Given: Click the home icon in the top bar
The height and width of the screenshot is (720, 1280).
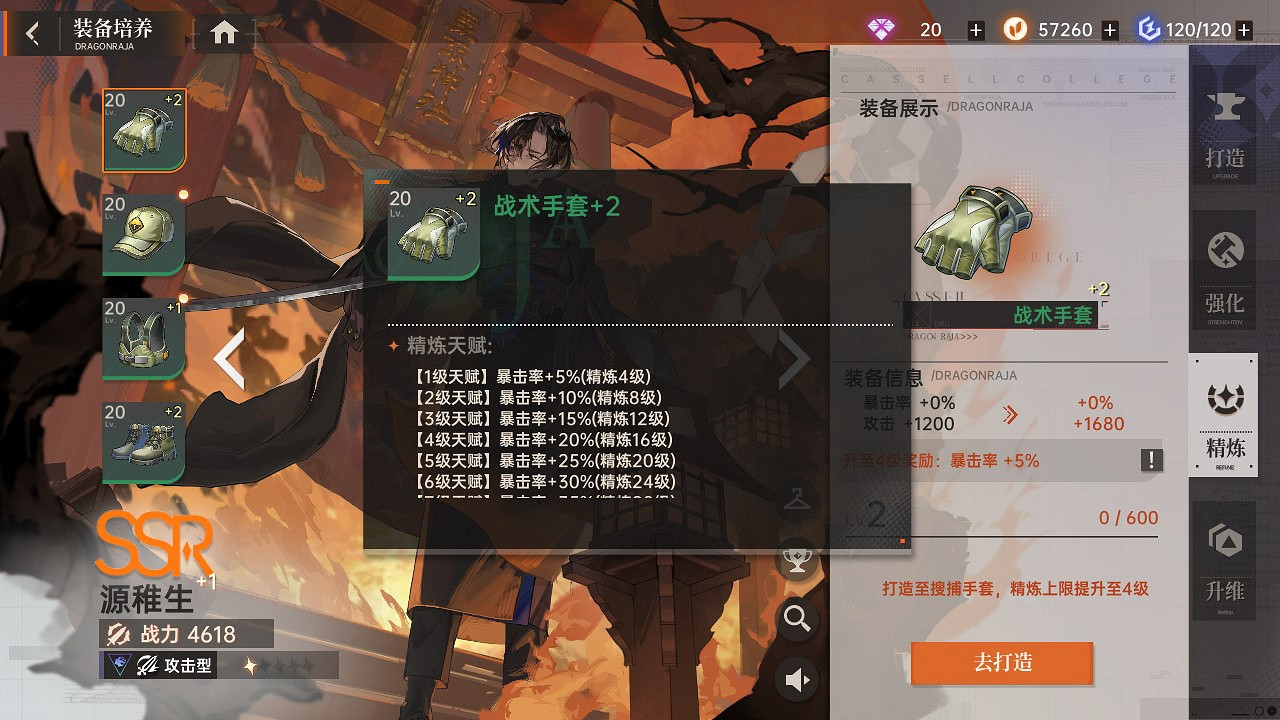Looking at the screenshot, I should coord(222,31).
